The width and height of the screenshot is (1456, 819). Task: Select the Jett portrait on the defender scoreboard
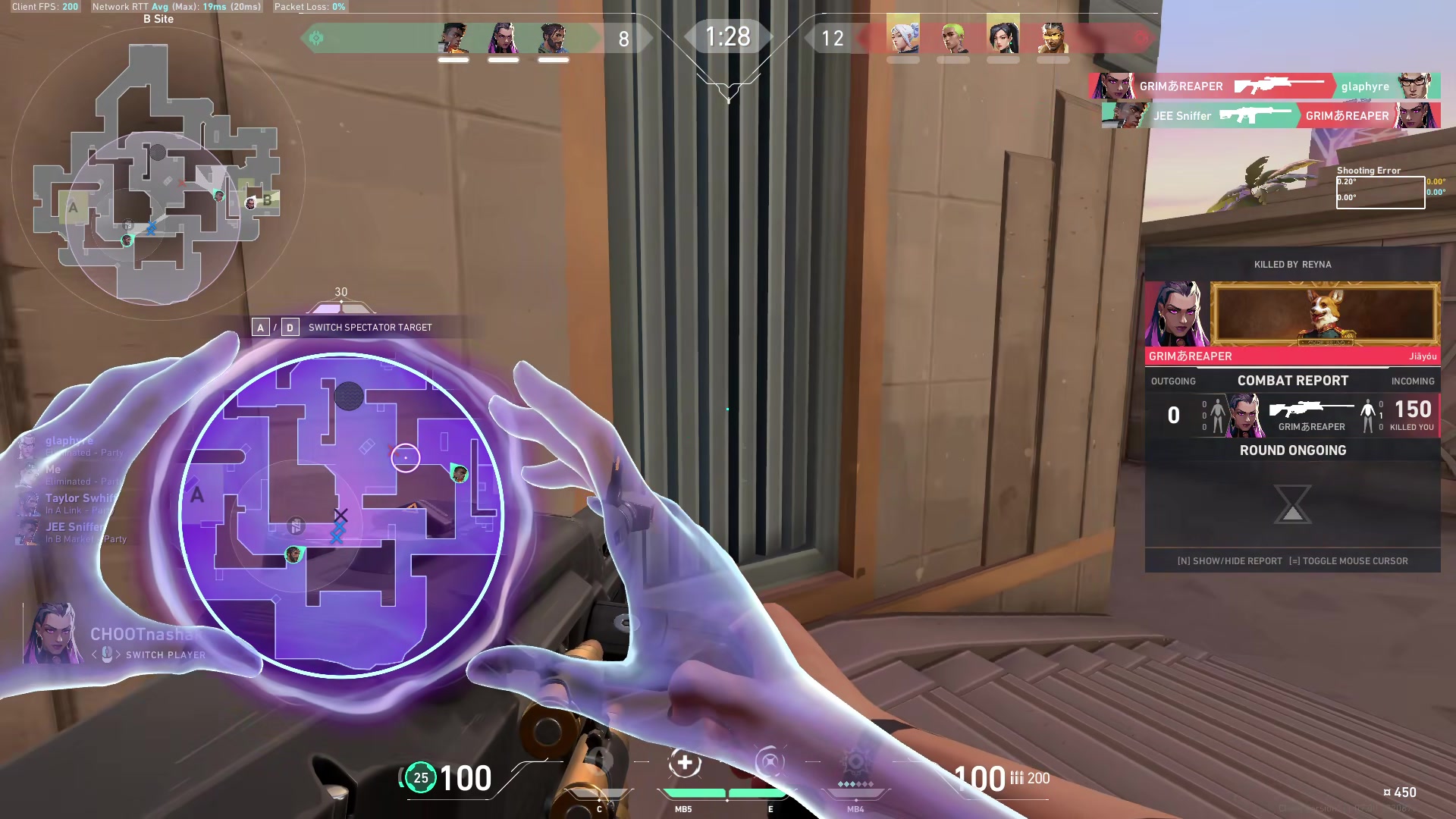pyautogui.click(x=904, y=38)
